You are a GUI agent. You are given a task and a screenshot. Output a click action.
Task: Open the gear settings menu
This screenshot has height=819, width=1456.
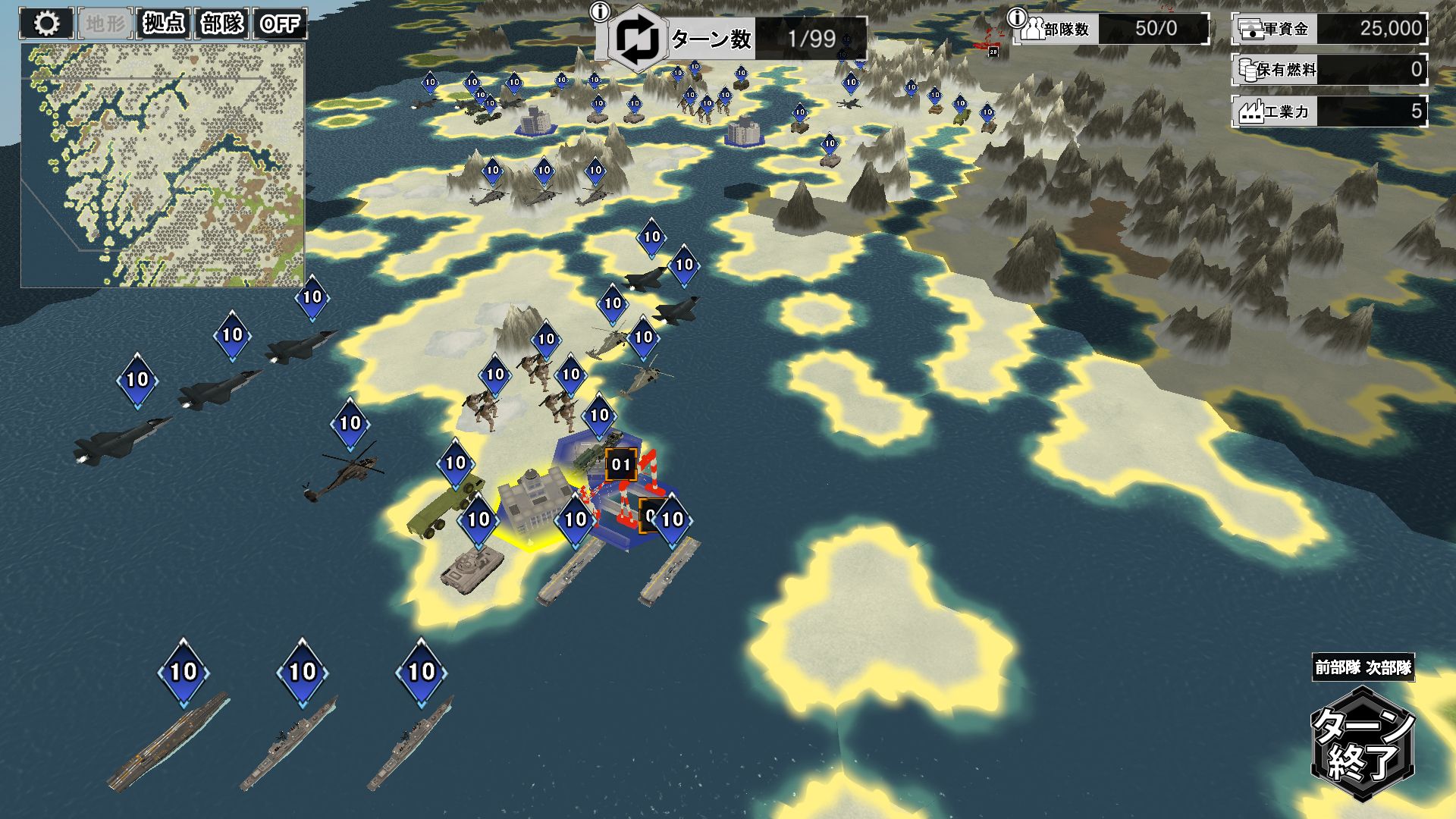46,24
